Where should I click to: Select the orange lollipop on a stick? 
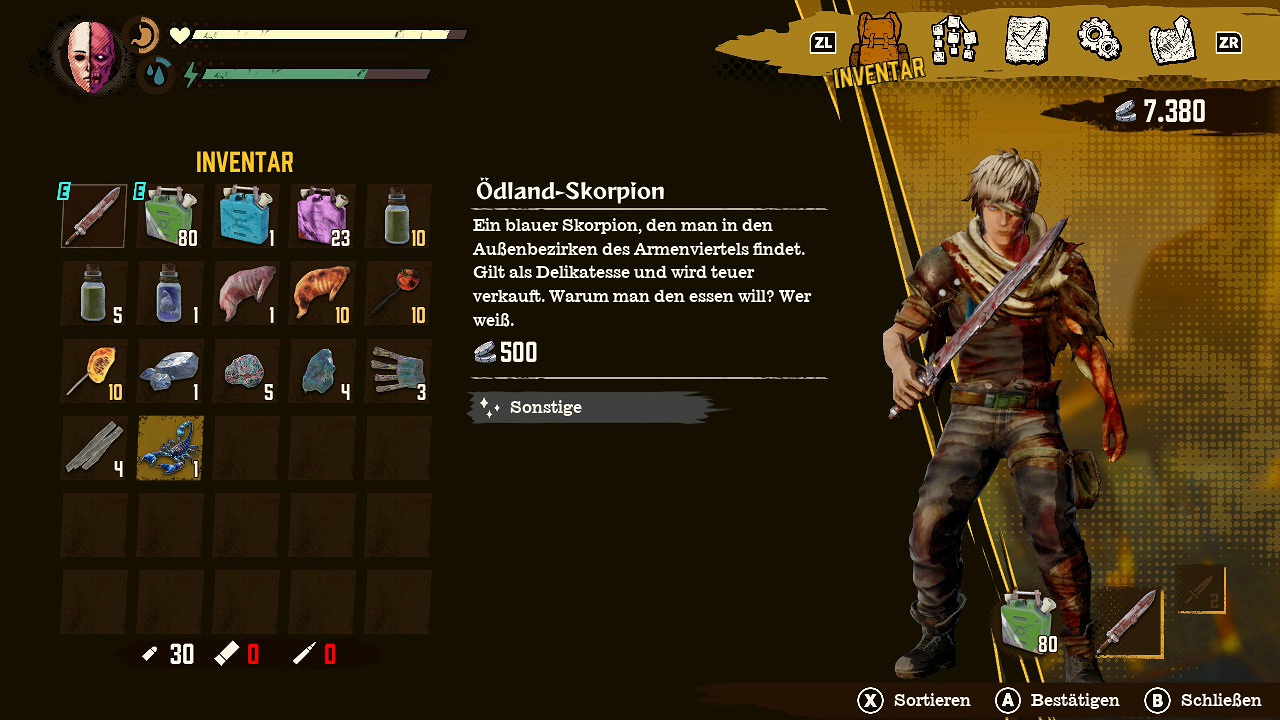[94, 371]
